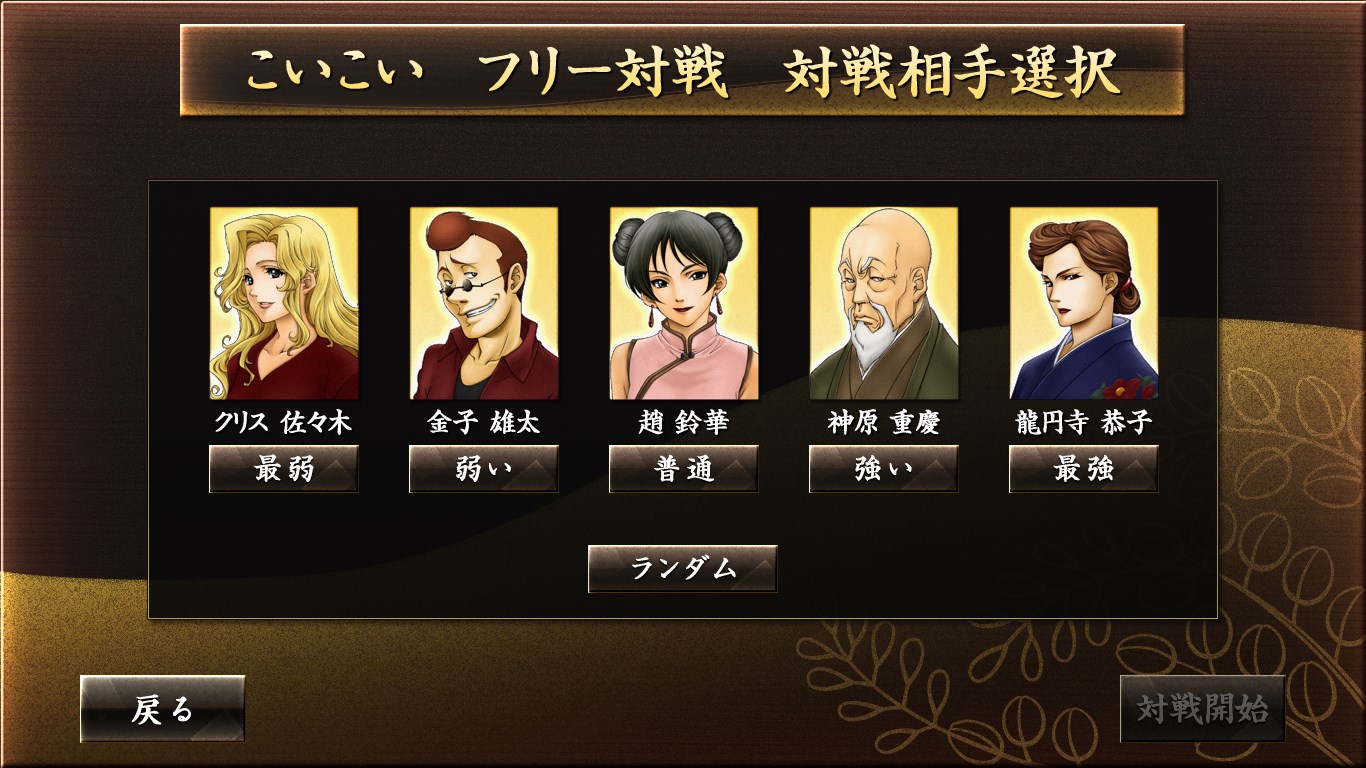Image resolution: width=1366 pixels, height=768 pixels.
Task: Choose 龍円寺 恭子 portrait in kimono
Action: (x=1084, y=303)
